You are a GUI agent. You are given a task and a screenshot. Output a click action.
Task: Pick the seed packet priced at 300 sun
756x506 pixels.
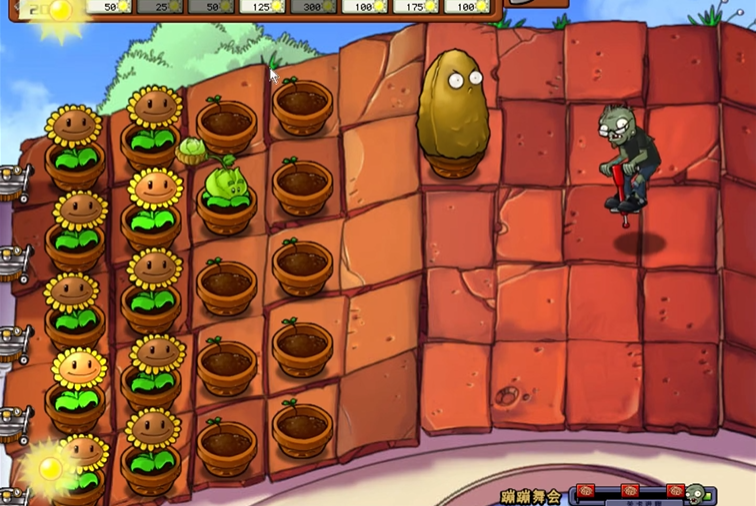click(314, 6)
